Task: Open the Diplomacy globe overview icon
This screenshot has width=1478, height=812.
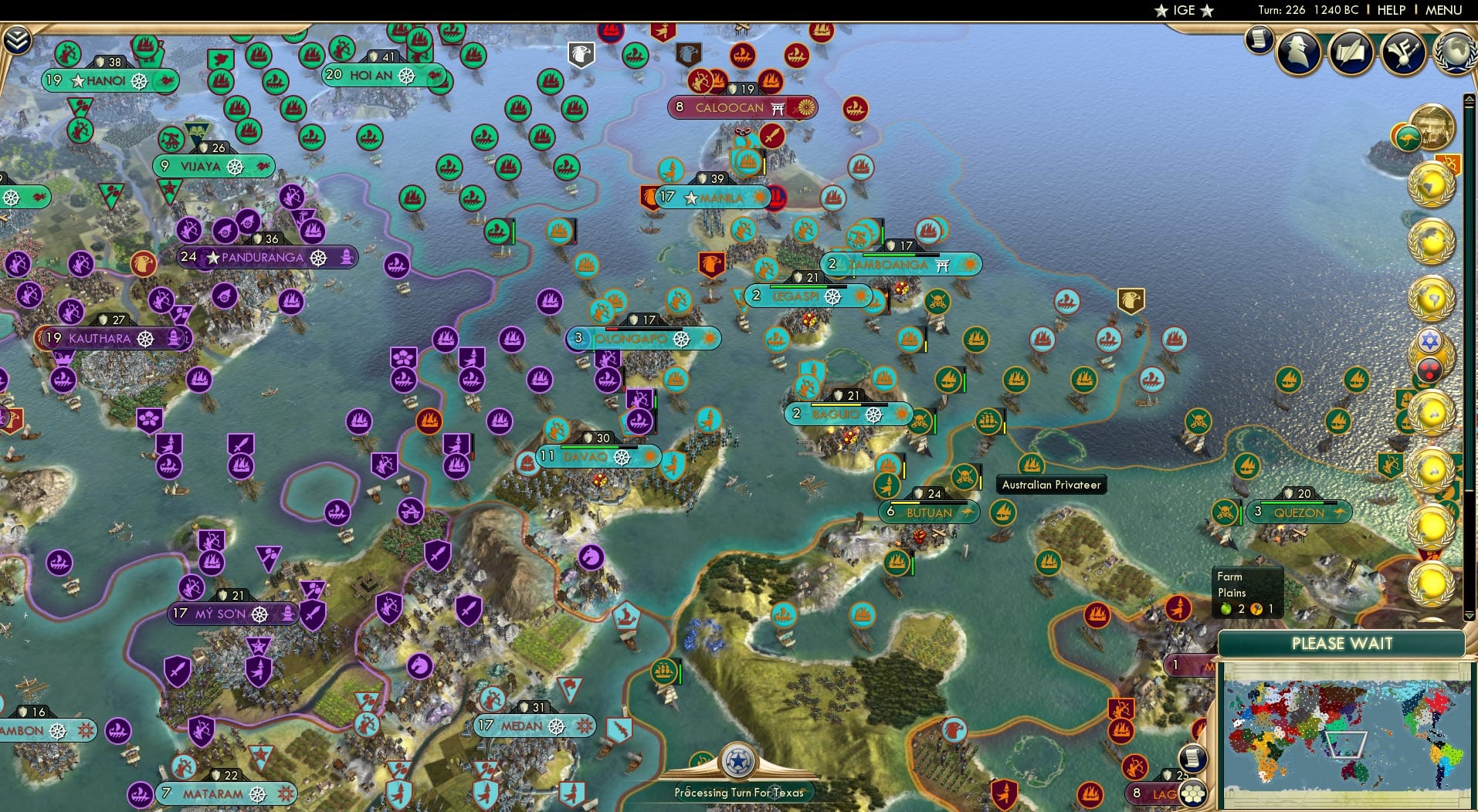Action: [1455, 52]
